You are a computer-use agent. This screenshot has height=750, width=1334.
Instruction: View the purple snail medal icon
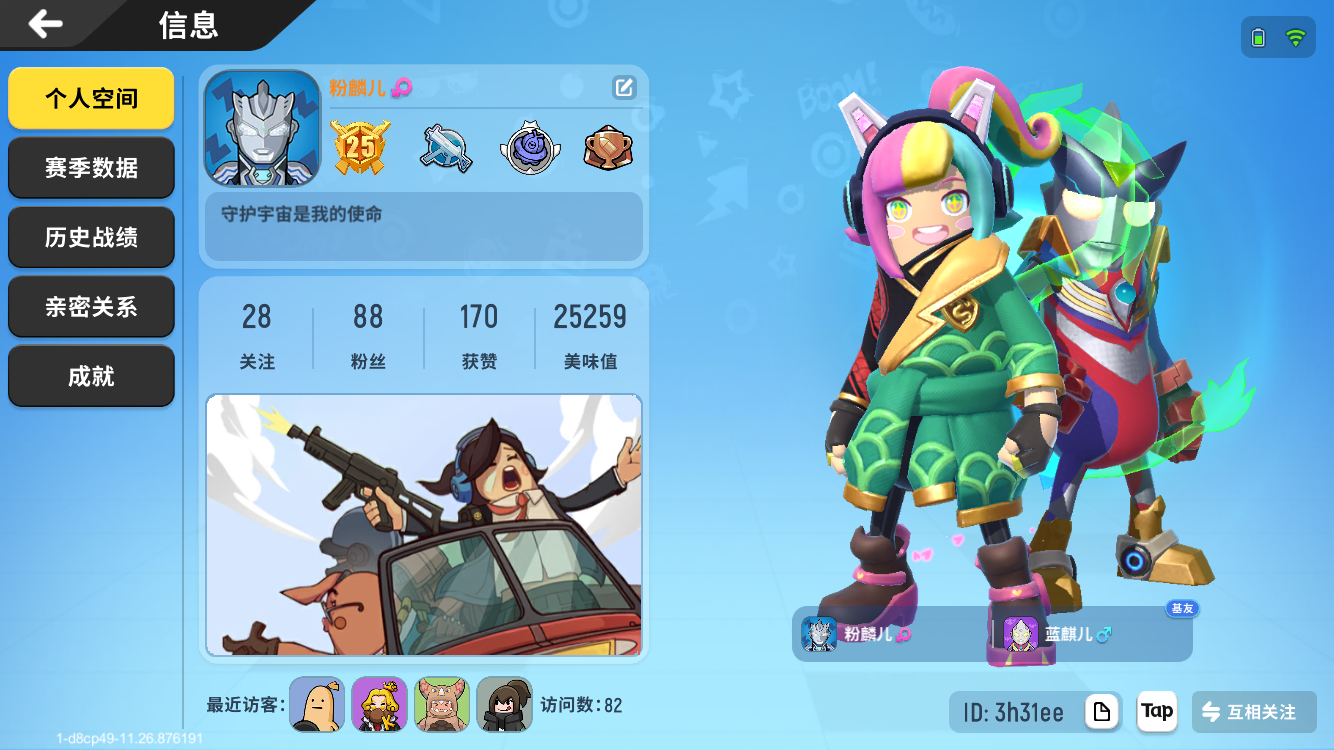[528, 145]
